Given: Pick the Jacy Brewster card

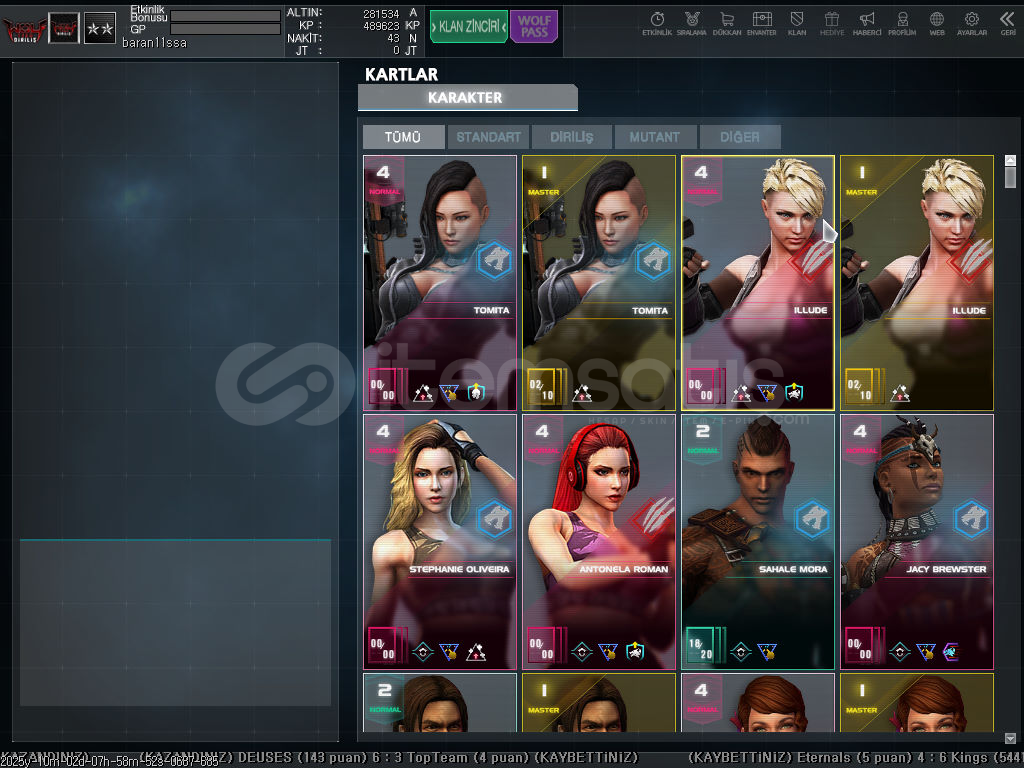Looking at the screenshot, I should (916, 541).
